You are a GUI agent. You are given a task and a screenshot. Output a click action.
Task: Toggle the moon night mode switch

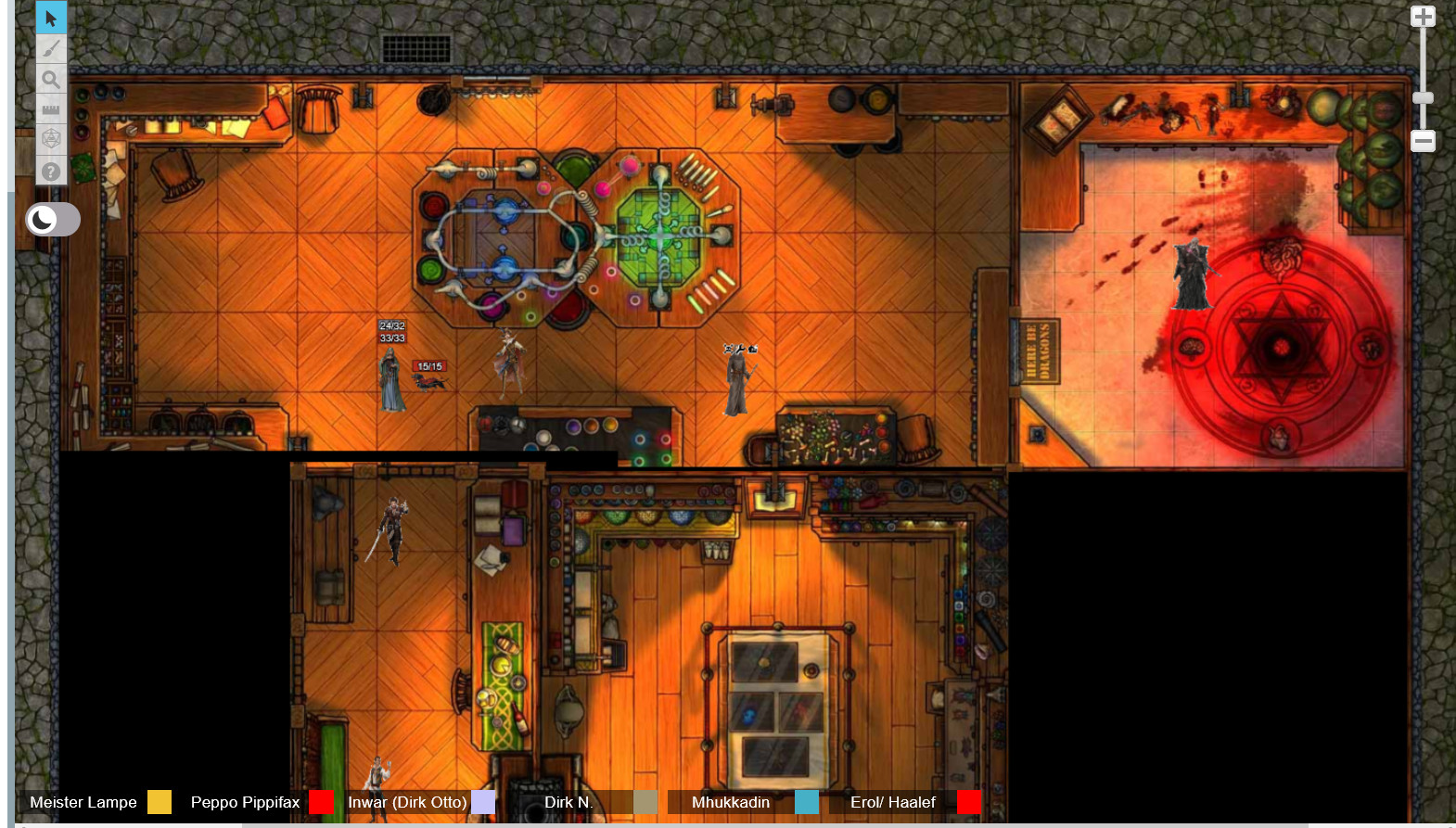[53, 220]
